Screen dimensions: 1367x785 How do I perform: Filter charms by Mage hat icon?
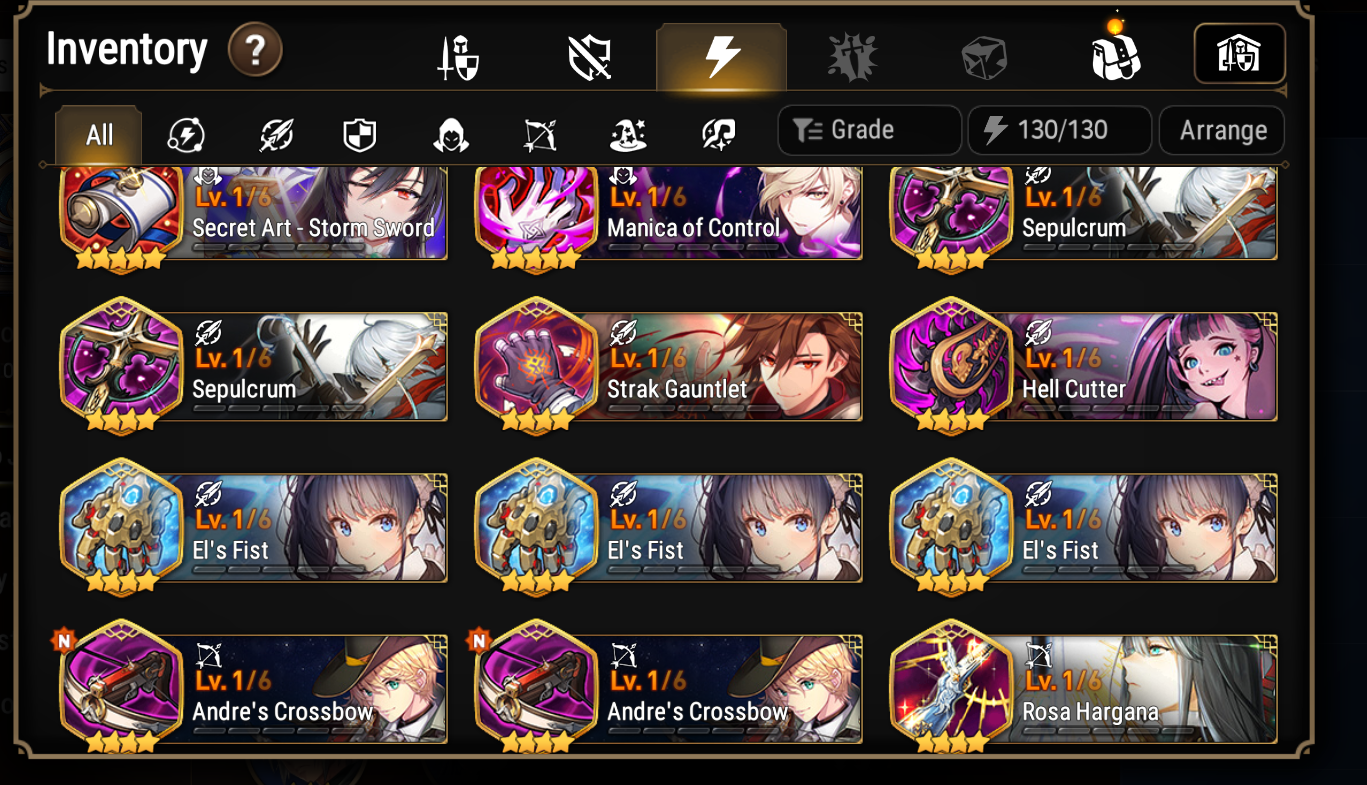[627, 131]
